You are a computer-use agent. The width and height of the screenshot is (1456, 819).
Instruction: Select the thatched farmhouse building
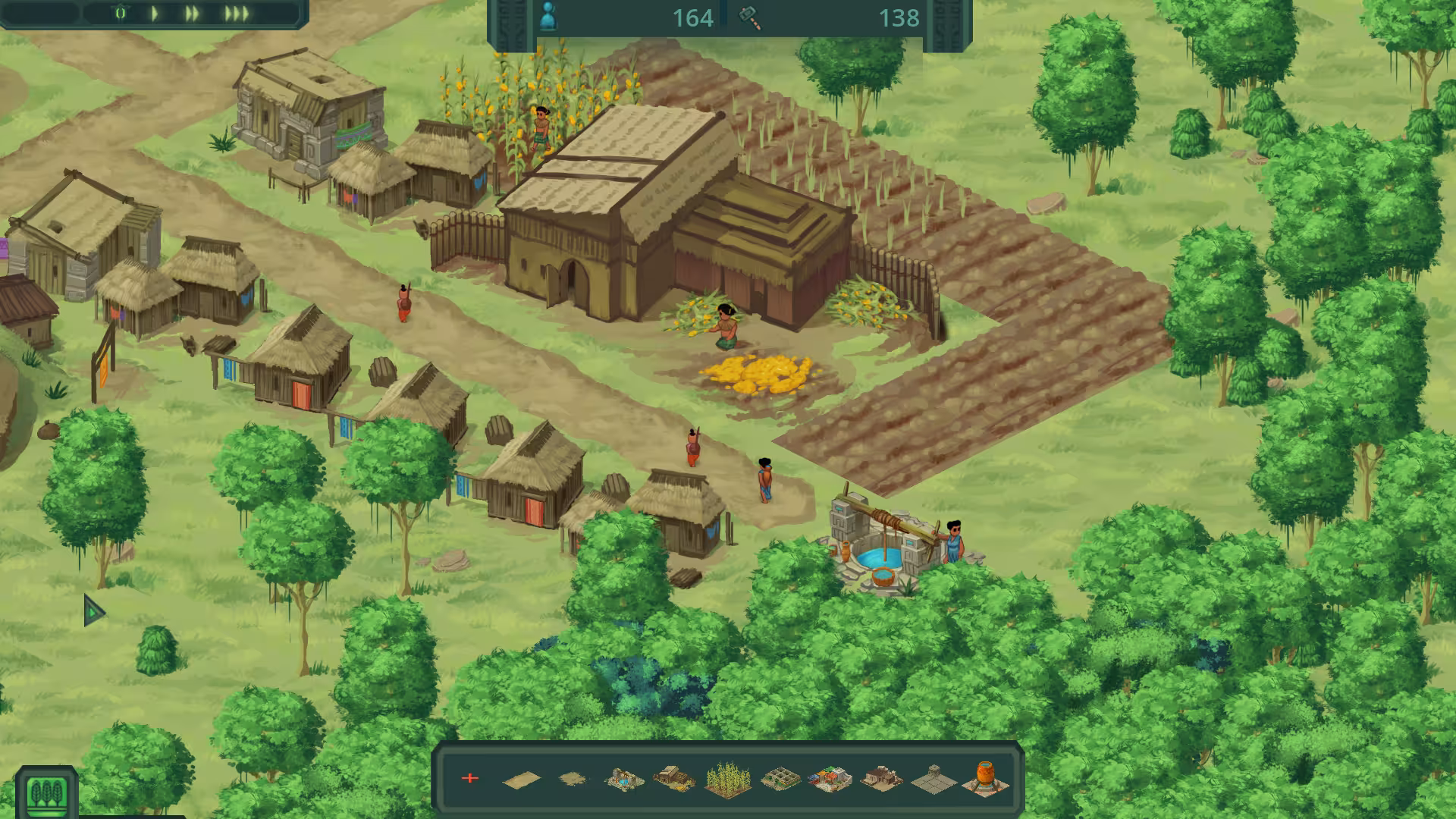(x=675, y=779)
